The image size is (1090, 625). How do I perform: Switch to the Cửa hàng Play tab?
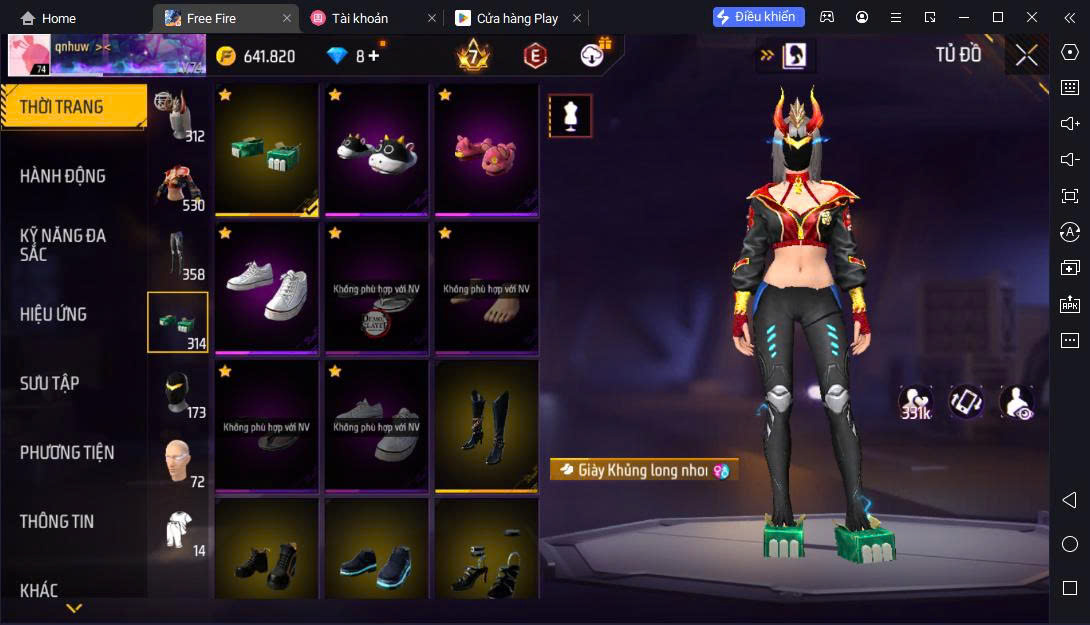[x=518, y=18]
